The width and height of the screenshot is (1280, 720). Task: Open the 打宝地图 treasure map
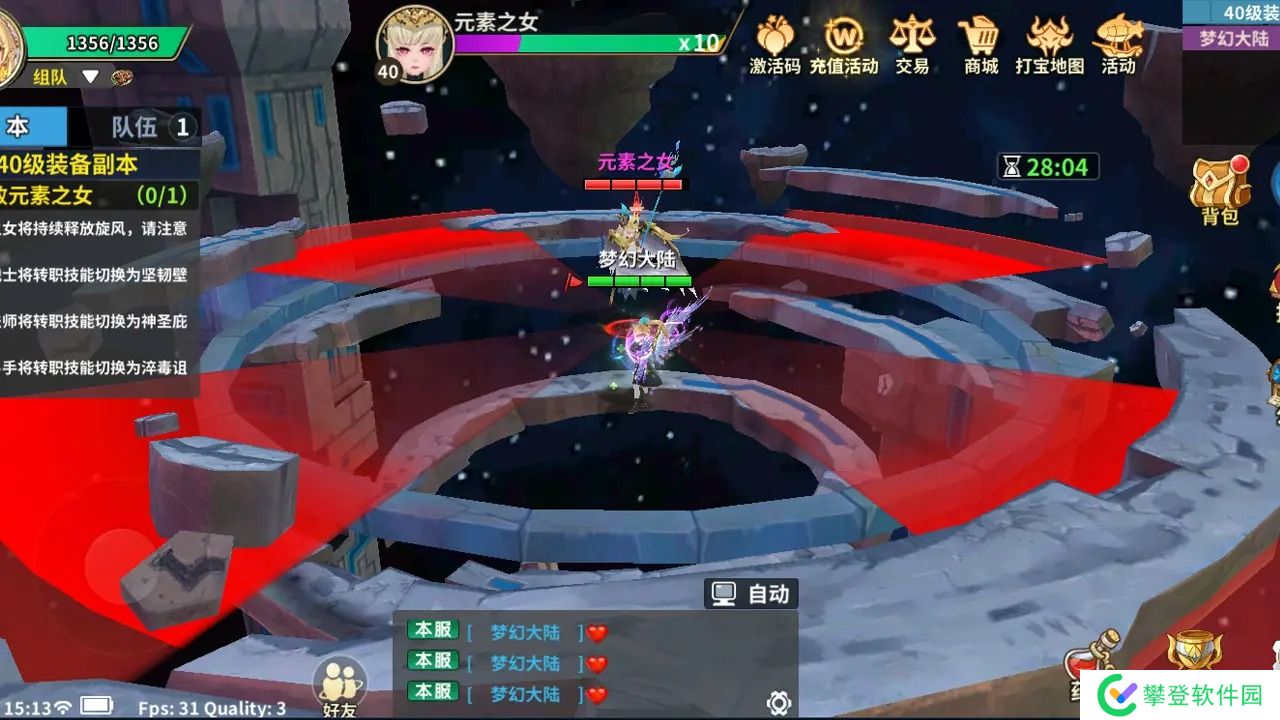[x=1049, y=45]
